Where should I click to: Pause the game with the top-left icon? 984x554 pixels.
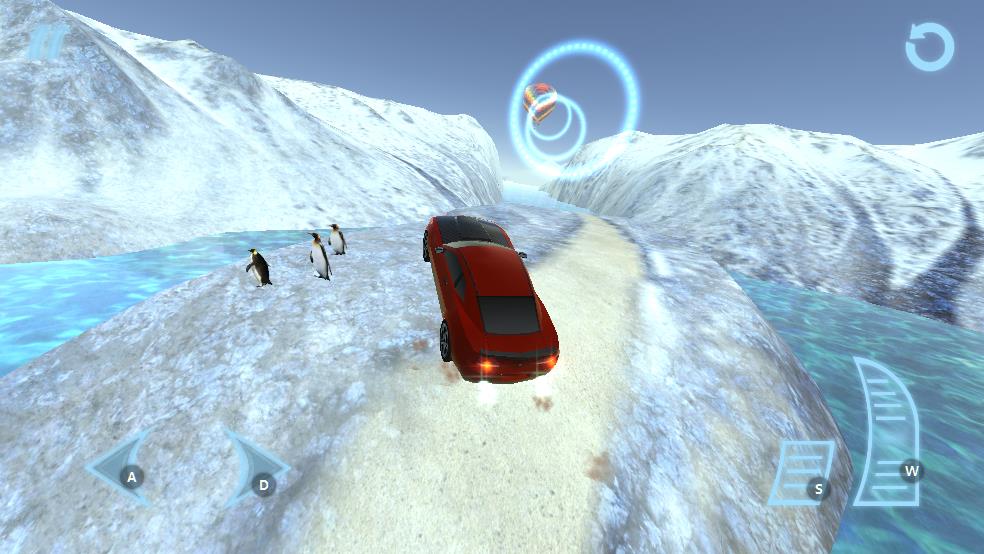[46, 43]
